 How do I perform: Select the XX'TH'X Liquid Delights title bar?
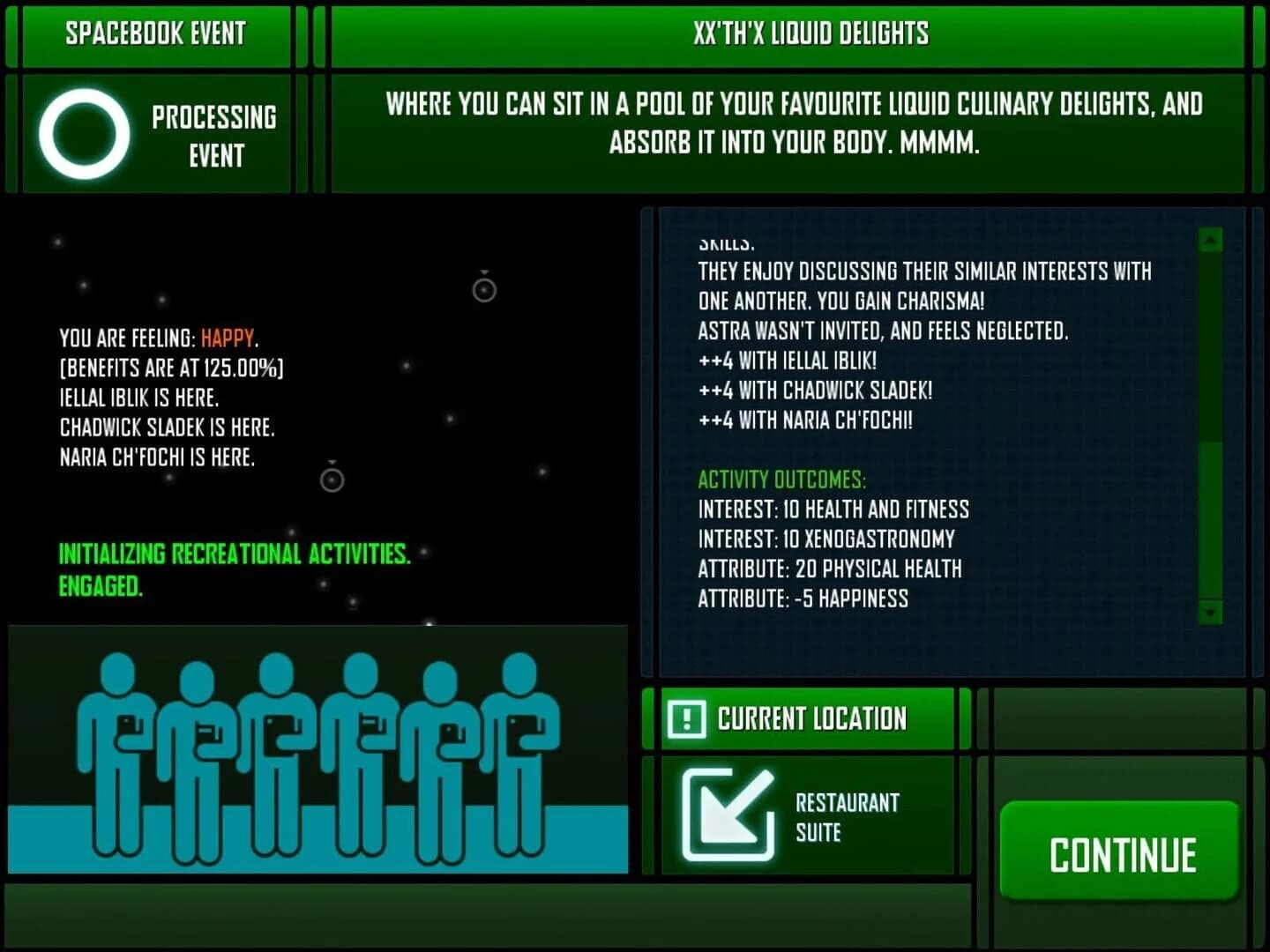pos(811,34)
